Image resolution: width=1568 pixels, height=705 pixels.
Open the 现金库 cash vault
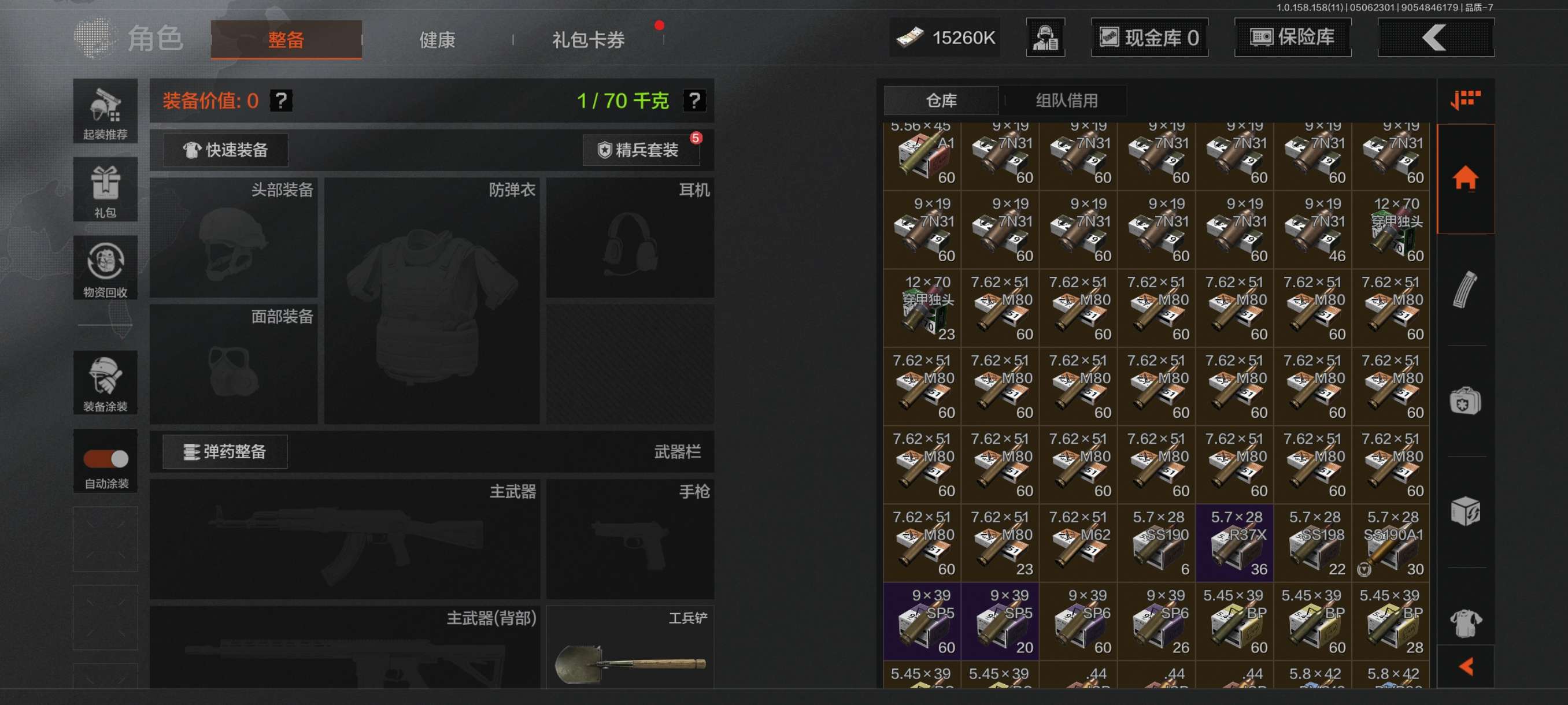point(1149,38)
